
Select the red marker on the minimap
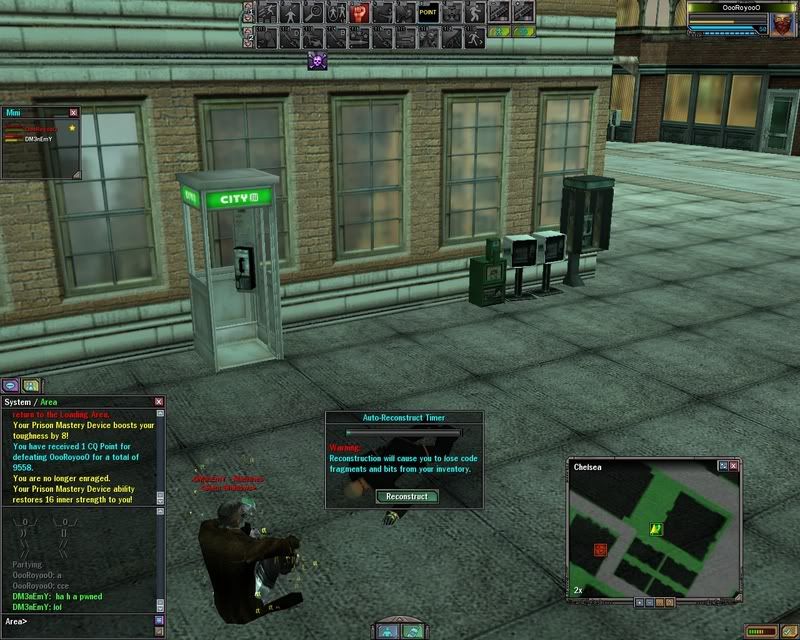602,550
